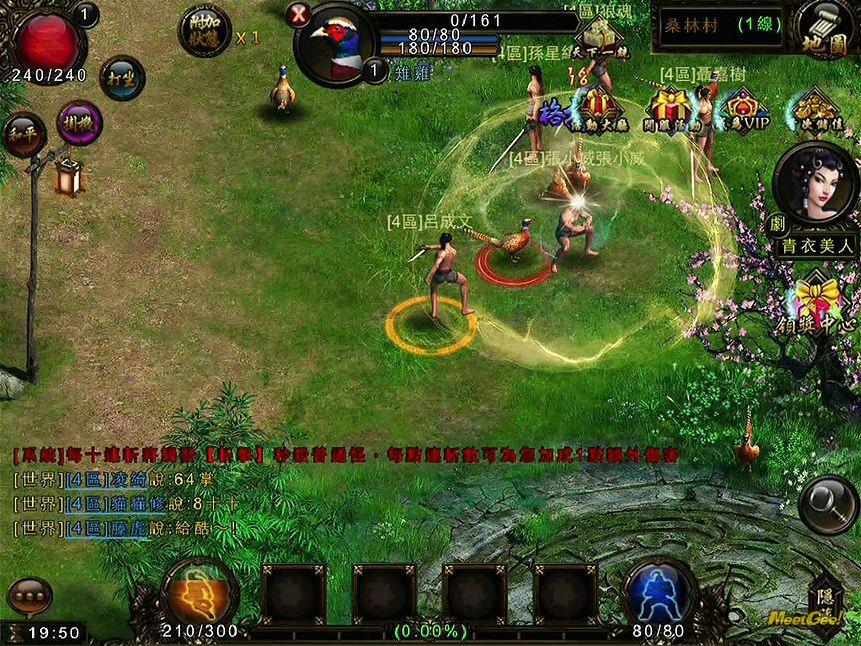This screenshot has width=861, height=646.
Task: Toggle the 隱 hide interface button
Action: point(825,598)
